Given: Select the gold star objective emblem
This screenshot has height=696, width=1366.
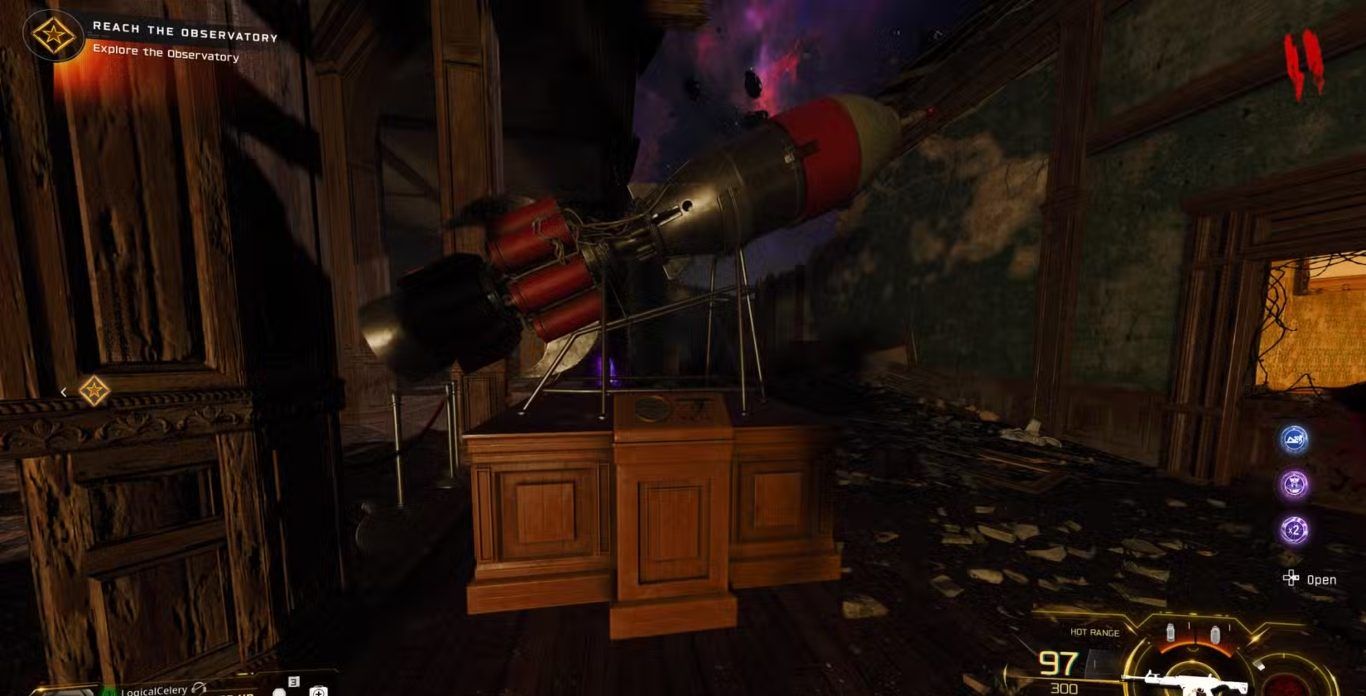Looking at the screenshot, I should point(53,35).
